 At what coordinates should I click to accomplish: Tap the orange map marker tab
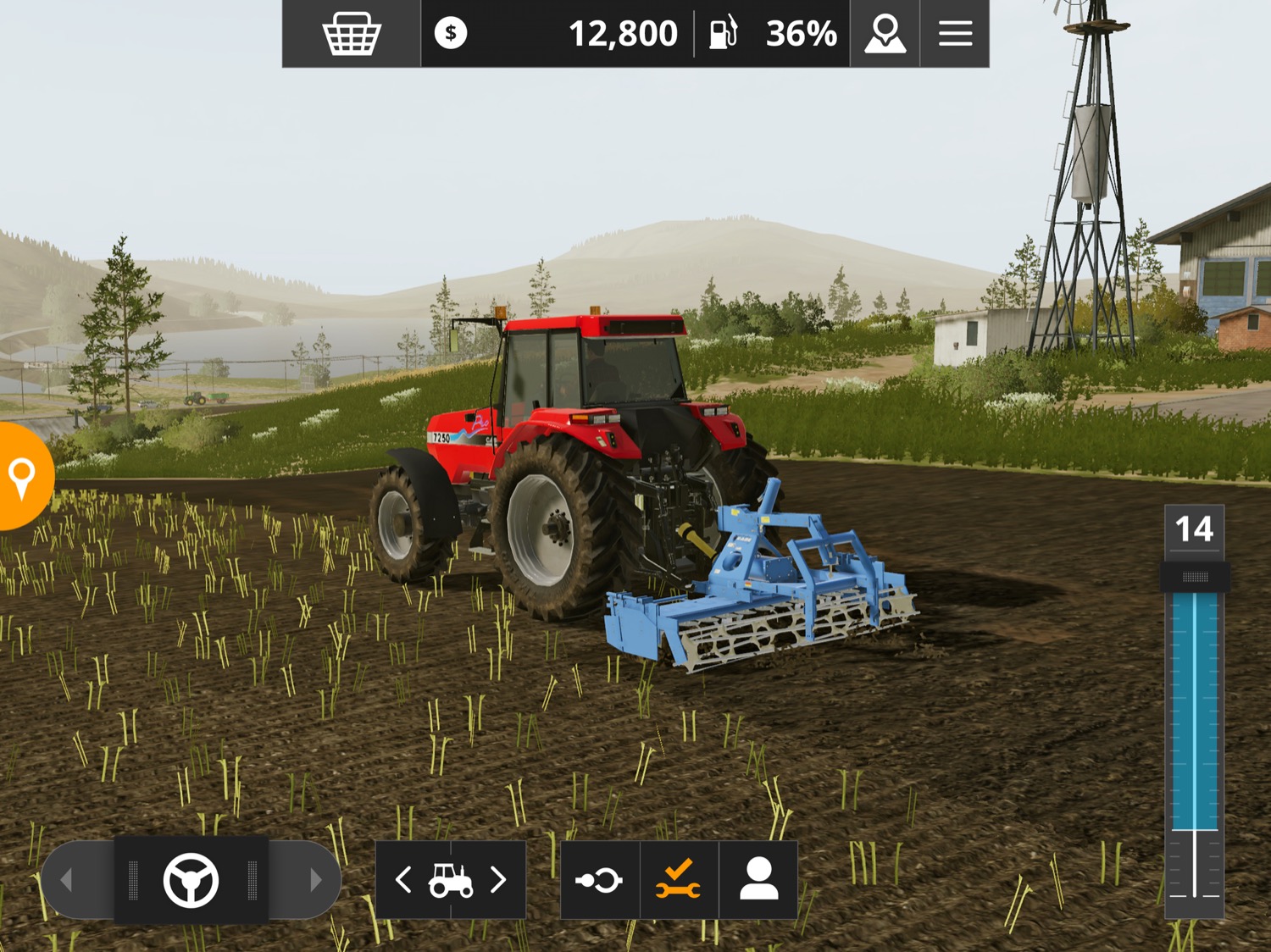[23, 477]
